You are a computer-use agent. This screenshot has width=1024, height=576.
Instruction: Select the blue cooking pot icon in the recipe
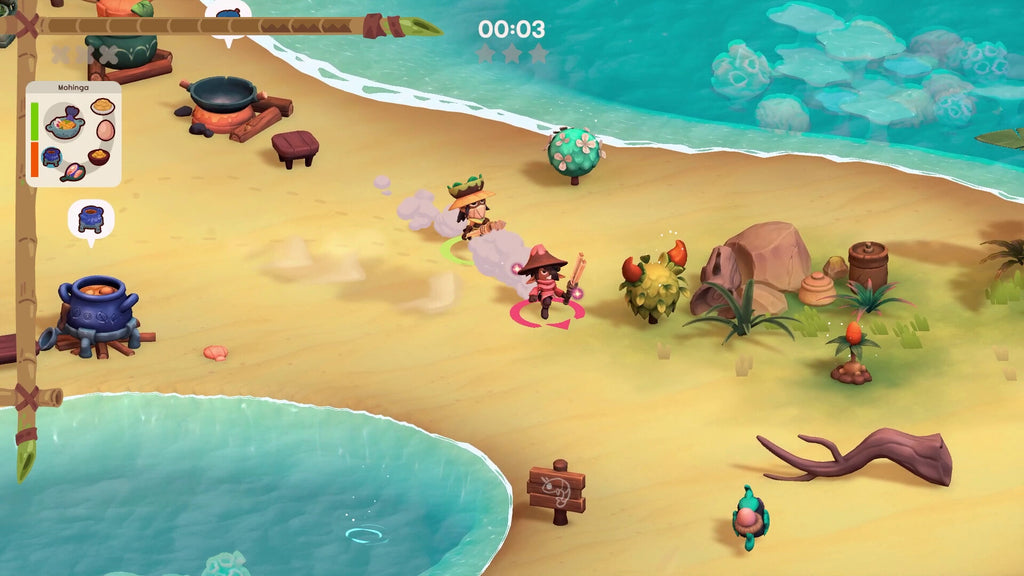click(52, 157)
